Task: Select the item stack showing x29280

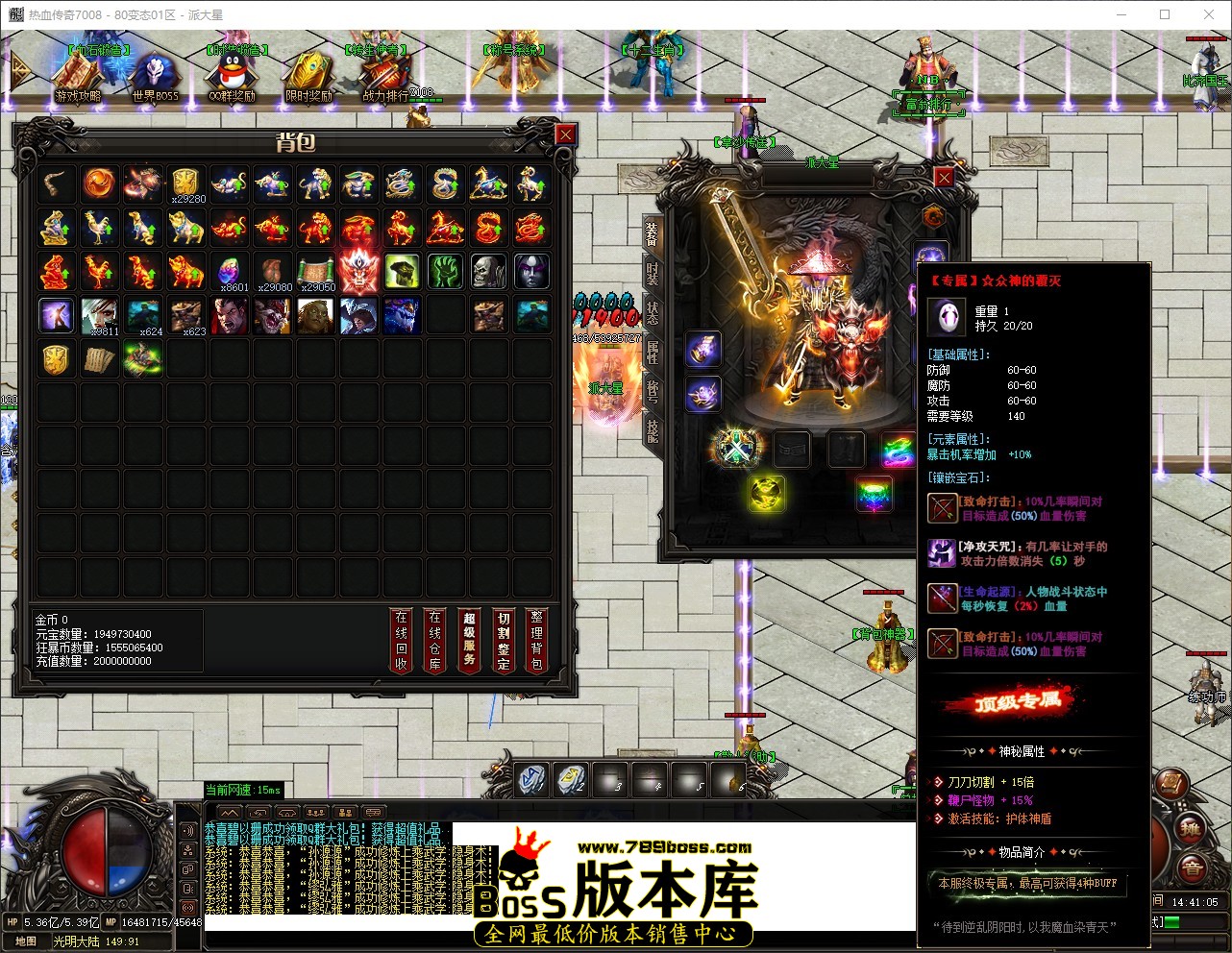Action: [185, 183]
